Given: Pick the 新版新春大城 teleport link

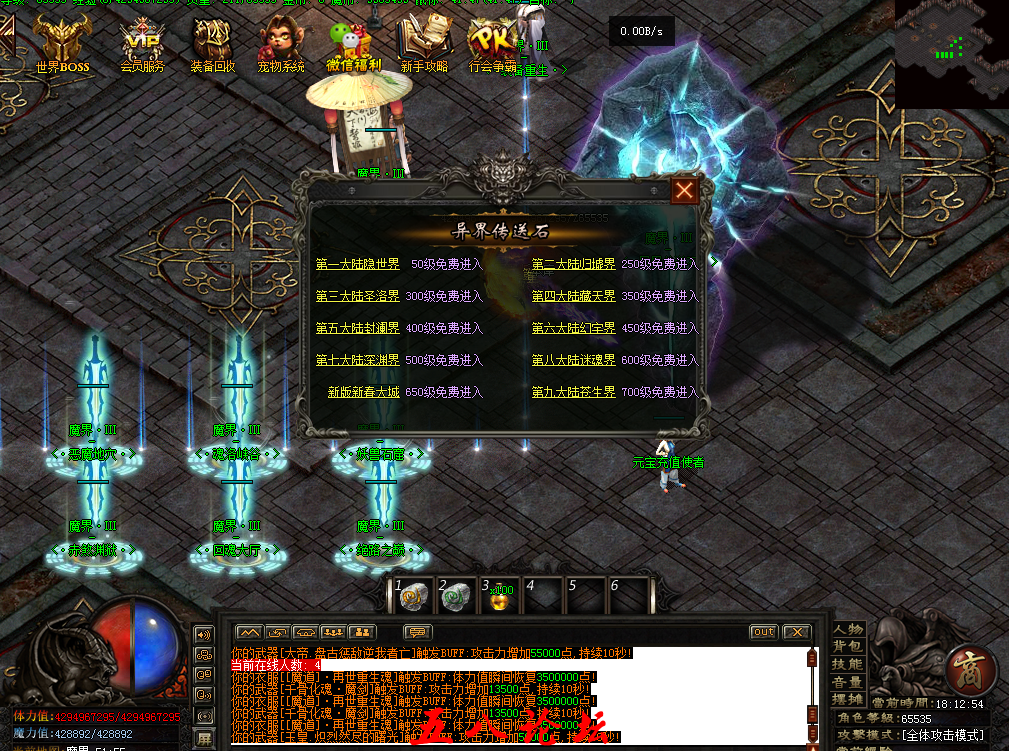Looking at the screenshot, I should 363,392.
